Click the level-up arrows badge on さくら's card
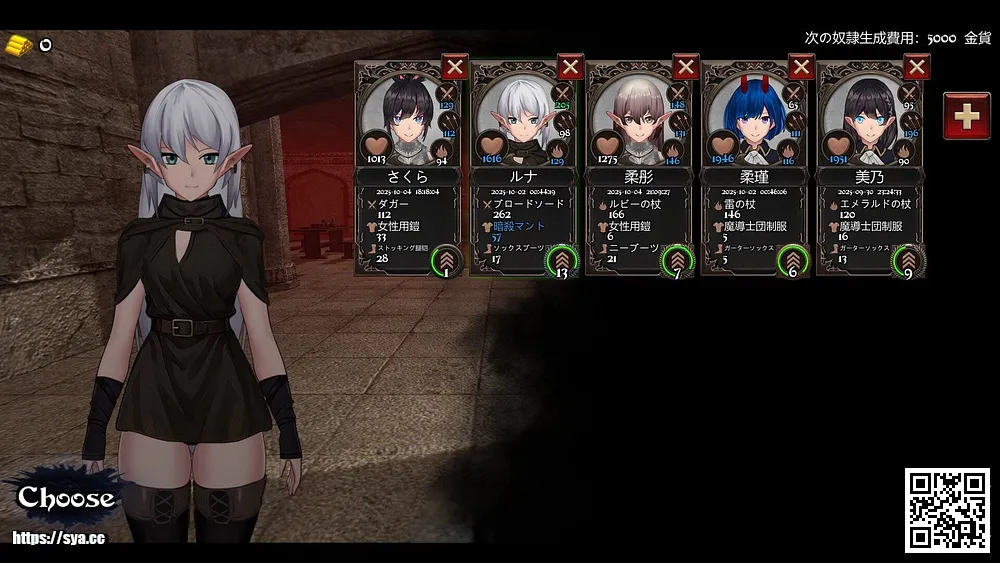The width and height of the screenshot is (1000, 563). [x=445, y=261]
